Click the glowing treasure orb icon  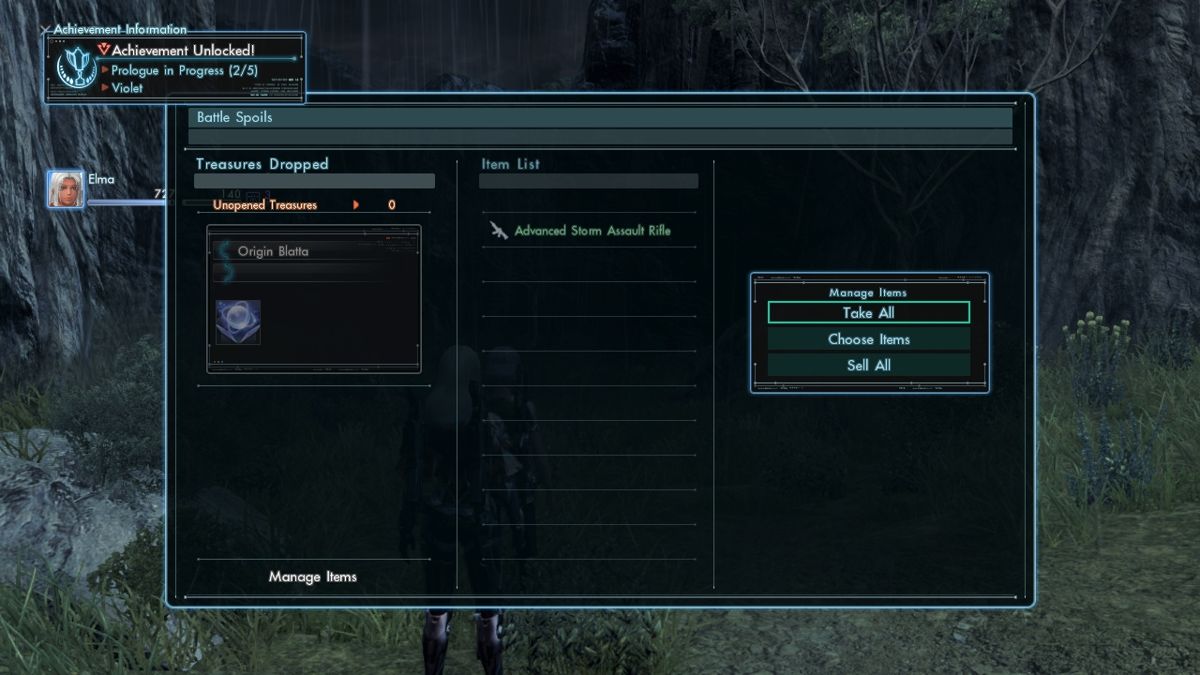coord(238,322)
